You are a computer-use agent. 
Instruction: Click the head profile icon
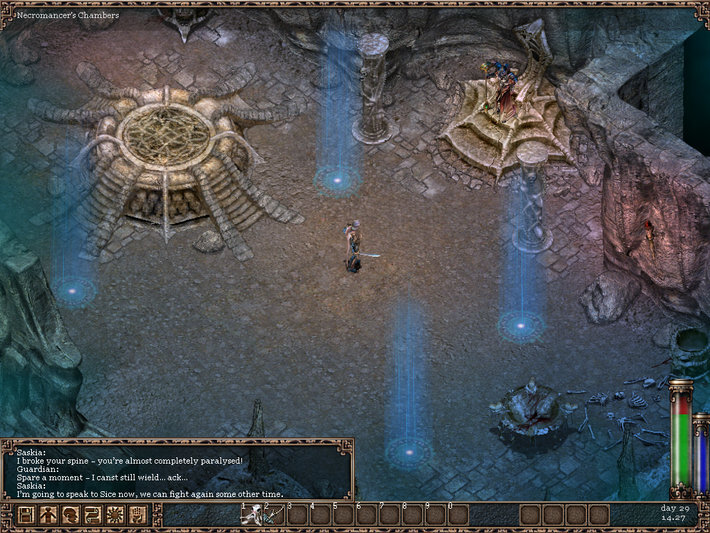(x=70, y=515)
